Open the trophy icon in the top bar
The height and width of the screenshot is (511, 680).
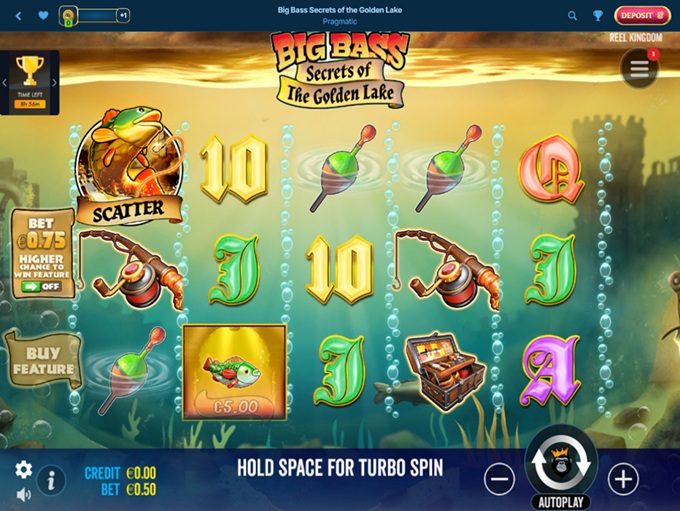(598, 16)
